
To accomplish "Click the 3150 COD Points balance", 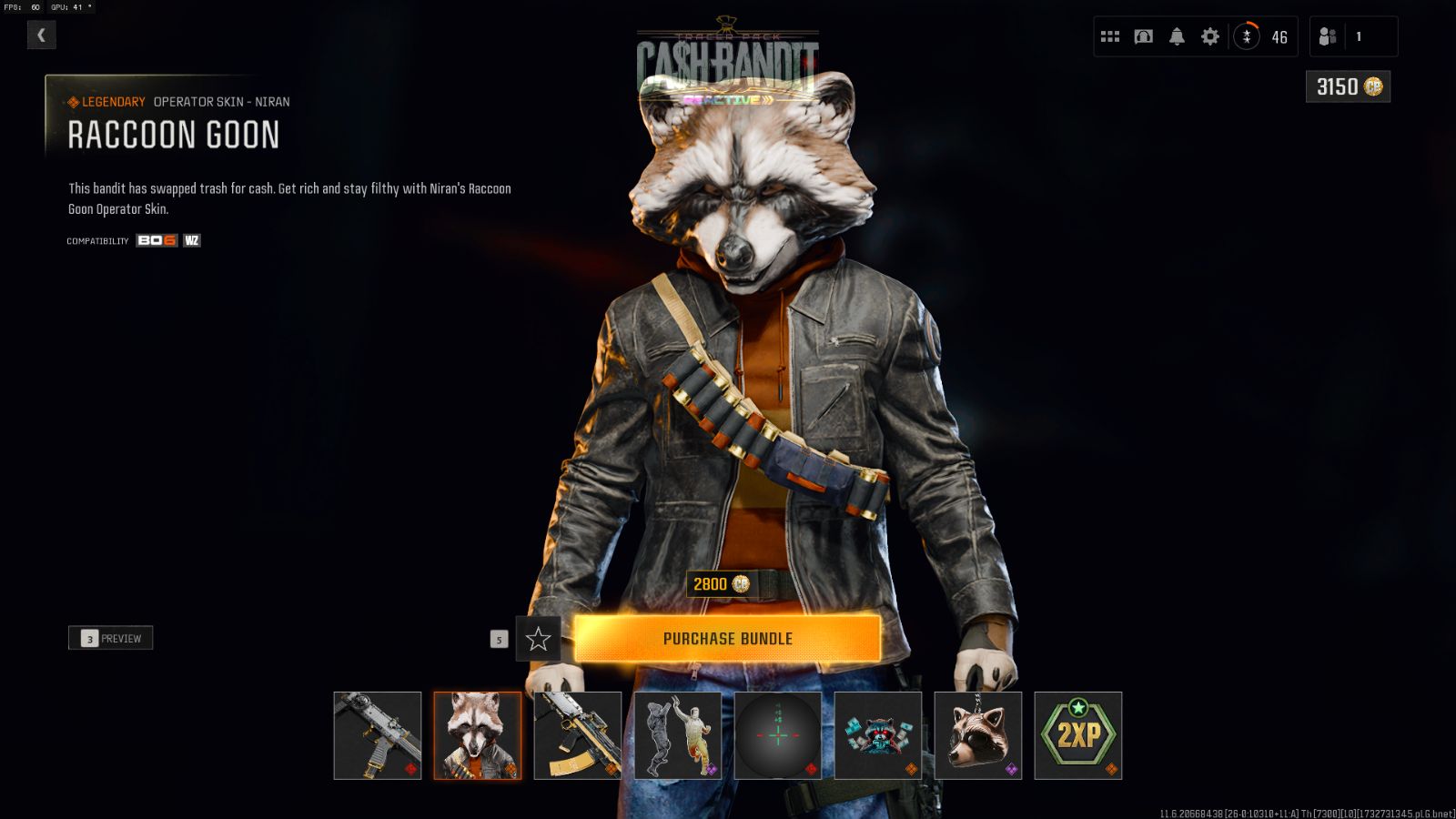I will [x=1348, y=86].
